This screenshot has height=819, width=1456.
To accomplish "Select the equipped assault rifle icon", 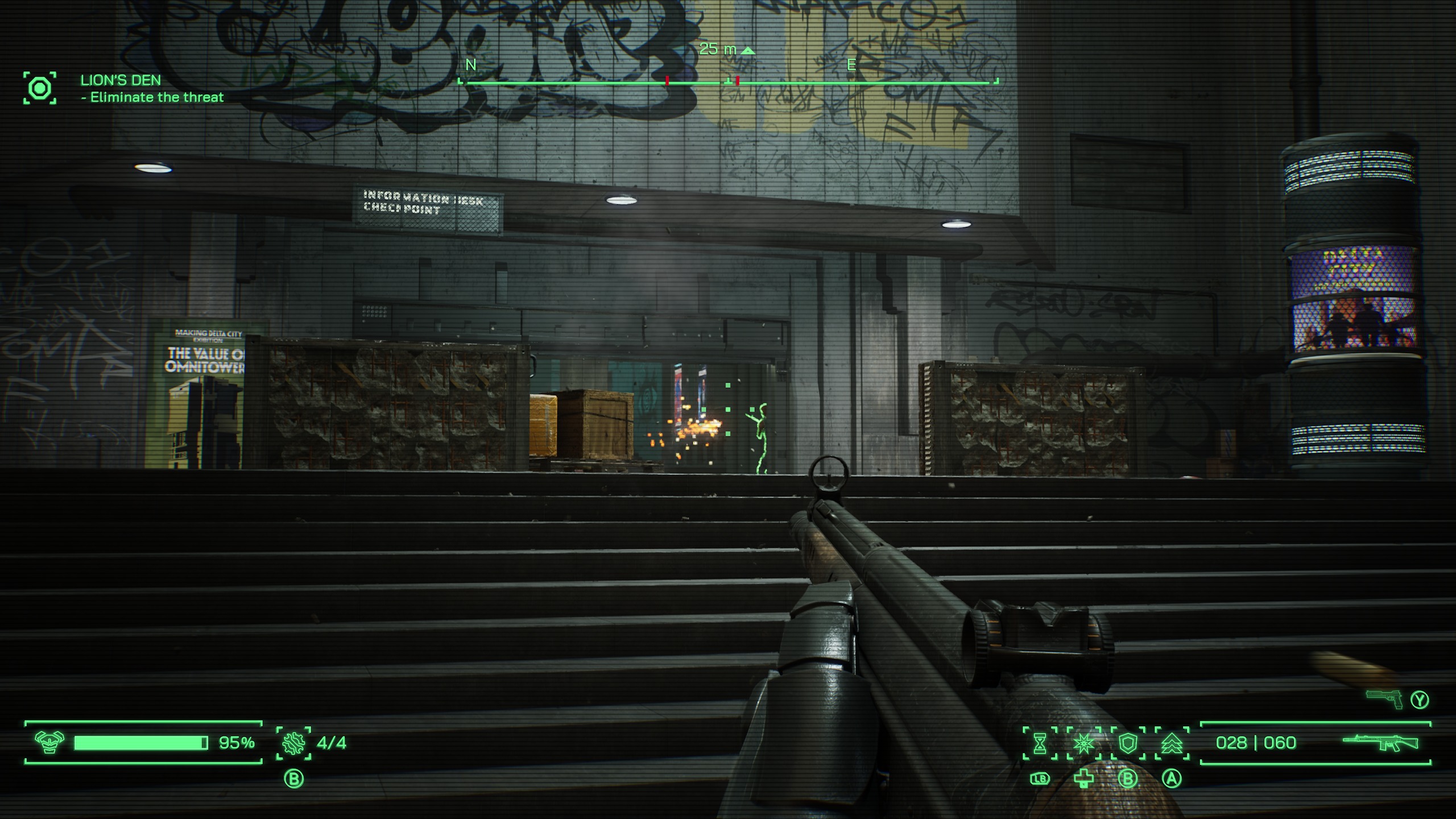I will tap(1380, 743).
